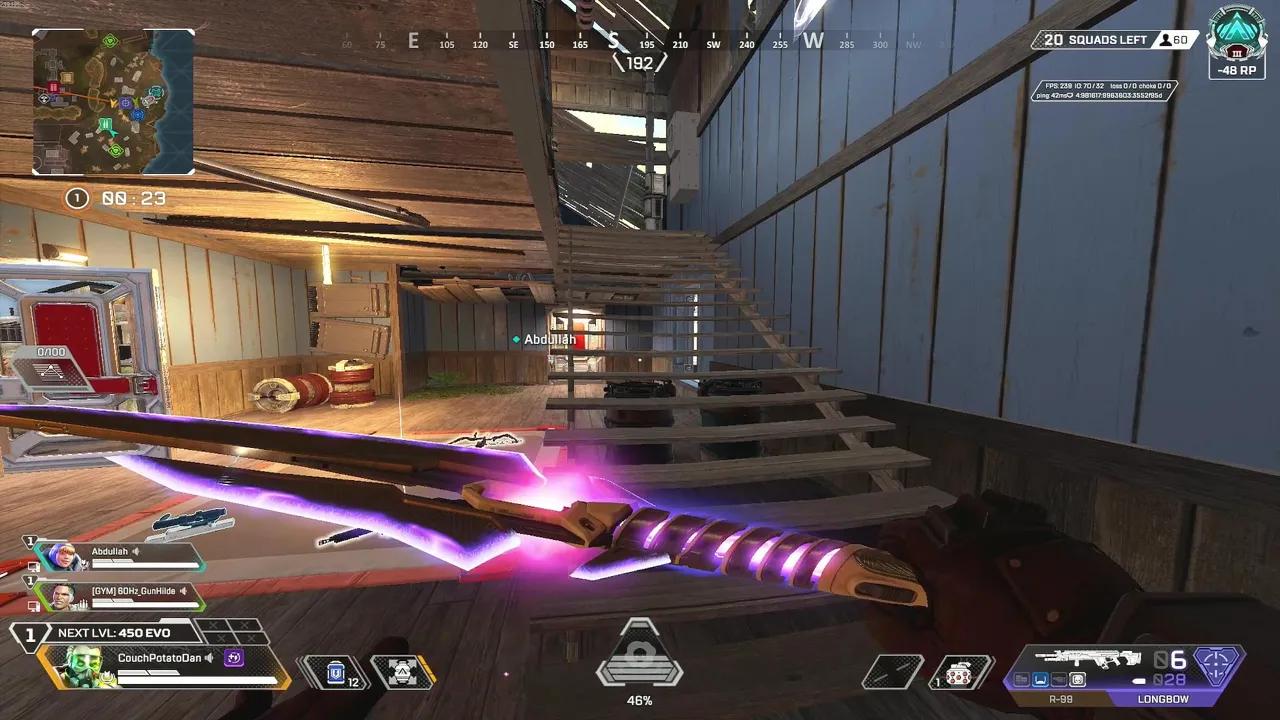Mute CouchPotatoDan's speaker icon
Screen dimensions: 1280x720
pos(208,658)
